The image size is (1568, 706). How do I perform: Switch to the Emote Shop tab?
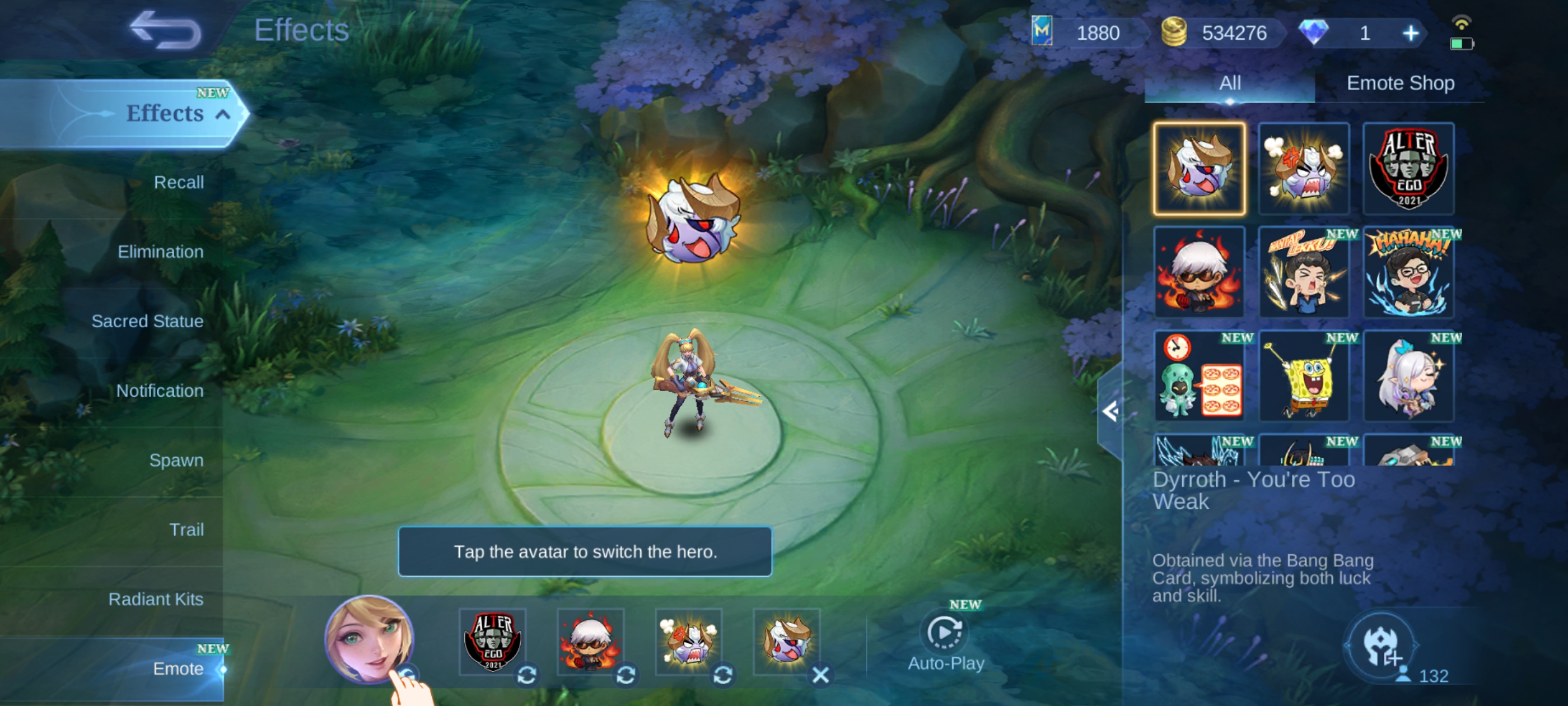point(1400,83)
